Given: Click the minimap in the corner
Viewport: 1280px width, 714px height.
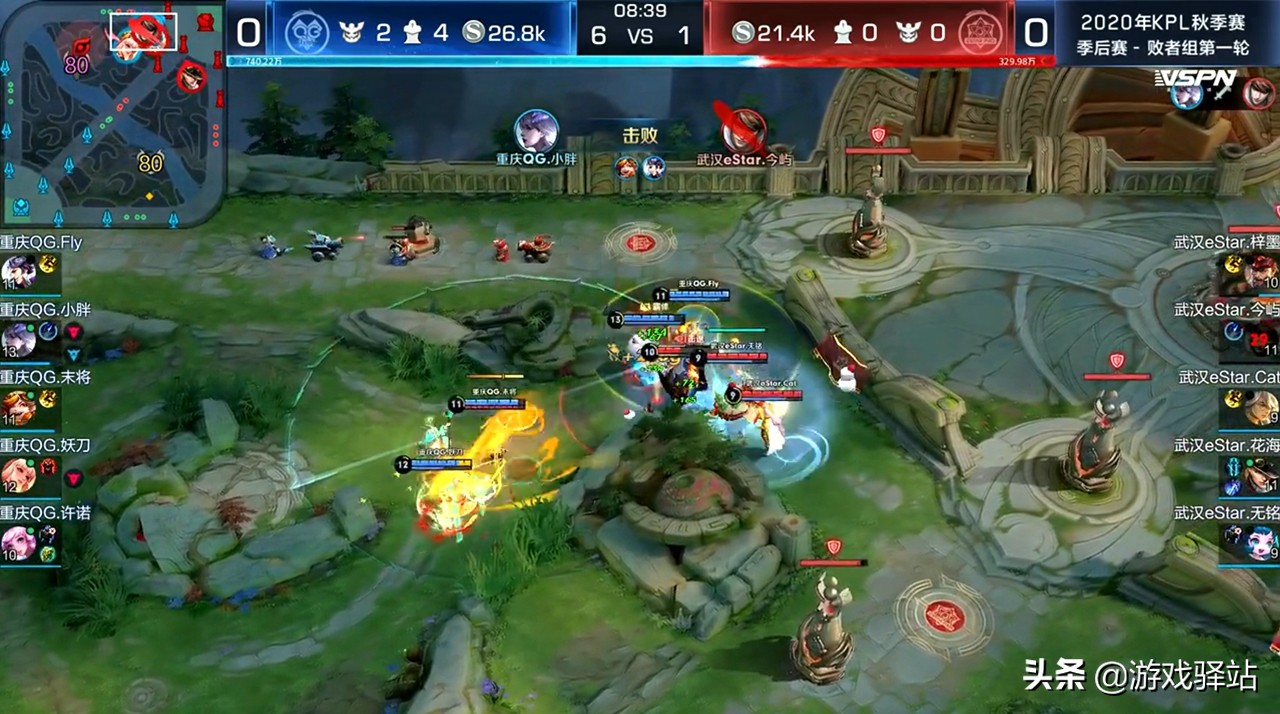Looking at the screenshot, I should click(x=112, y=112).
